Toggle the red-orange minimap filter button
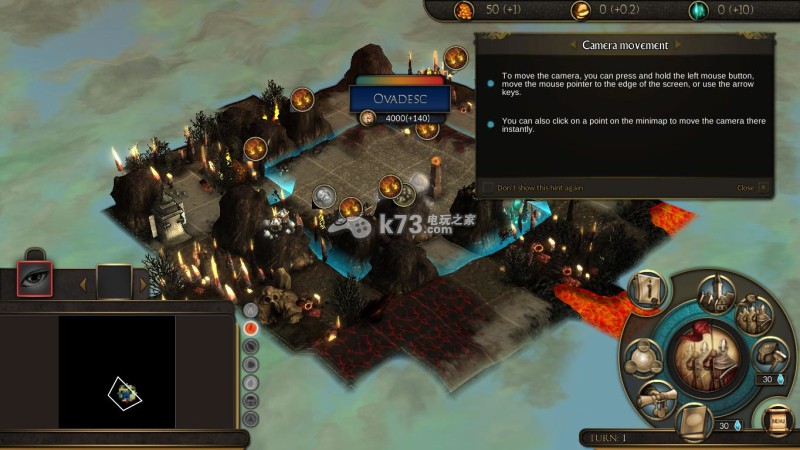Image resolution: width=800 pixels, height=450 pixels. coord(251,327)
